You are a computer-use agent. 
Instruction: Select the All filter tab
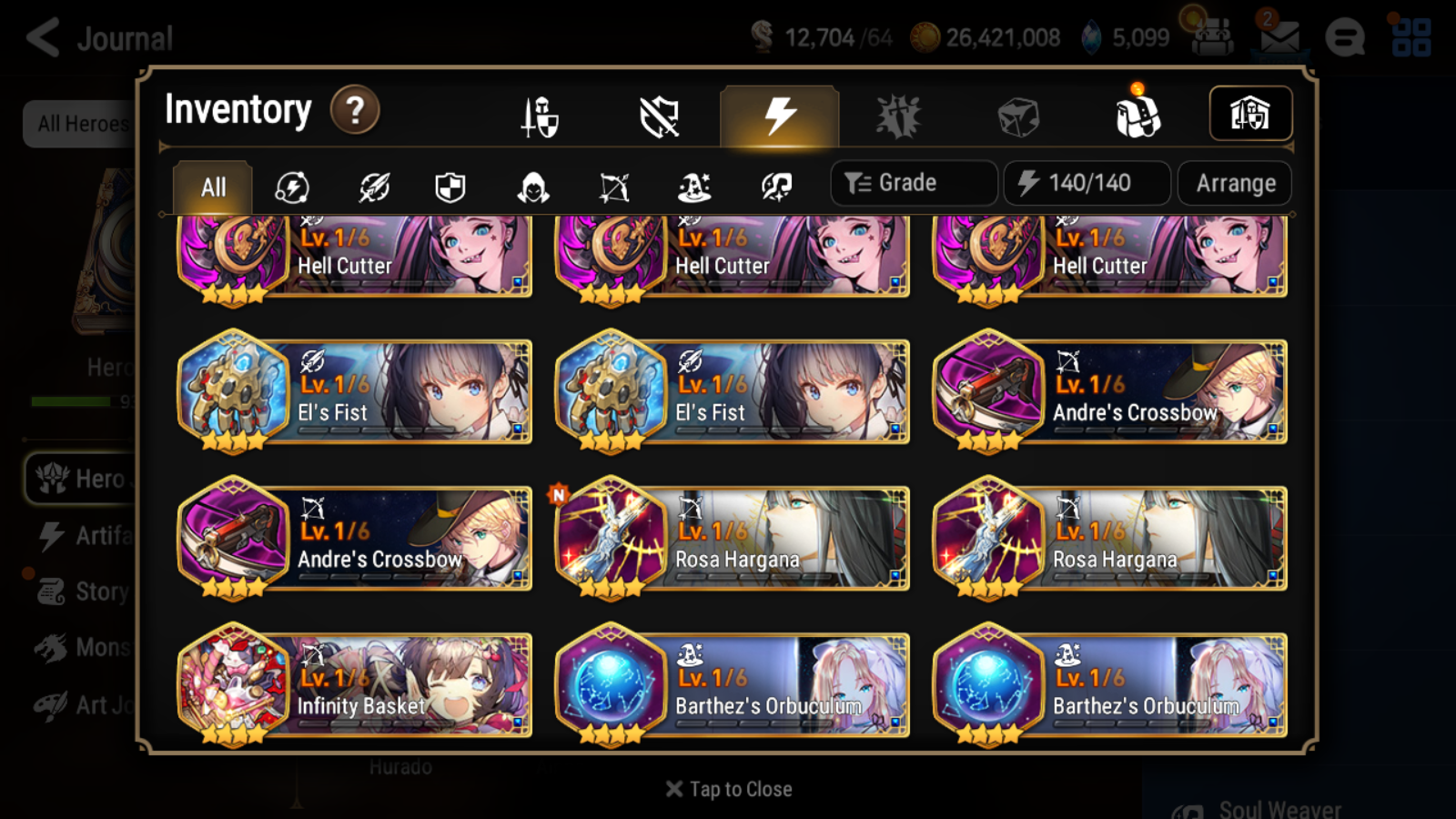[x=211, y=186]
